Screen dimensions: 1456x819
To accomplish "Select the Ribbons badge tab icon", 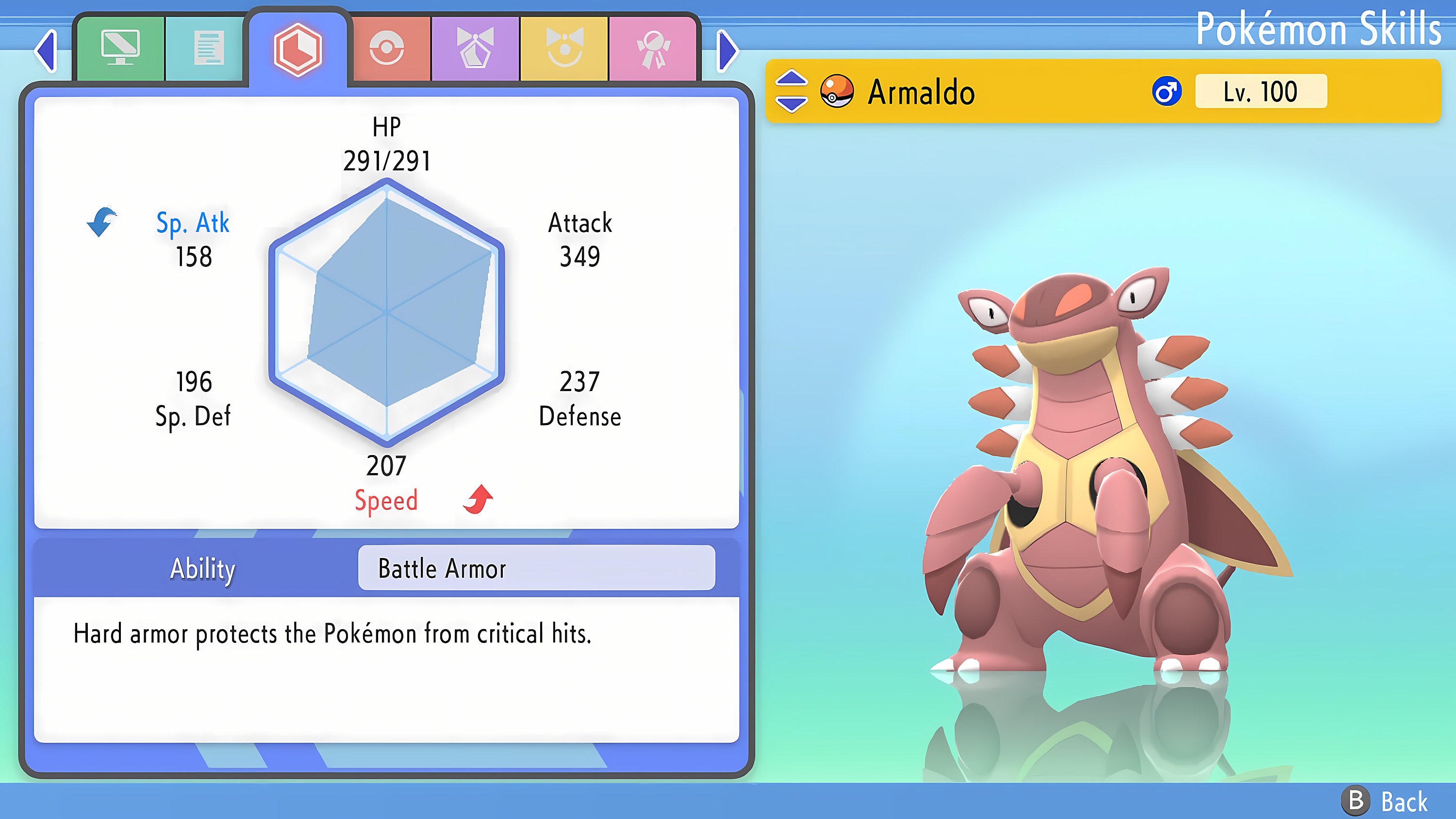I will pos(653,48).
